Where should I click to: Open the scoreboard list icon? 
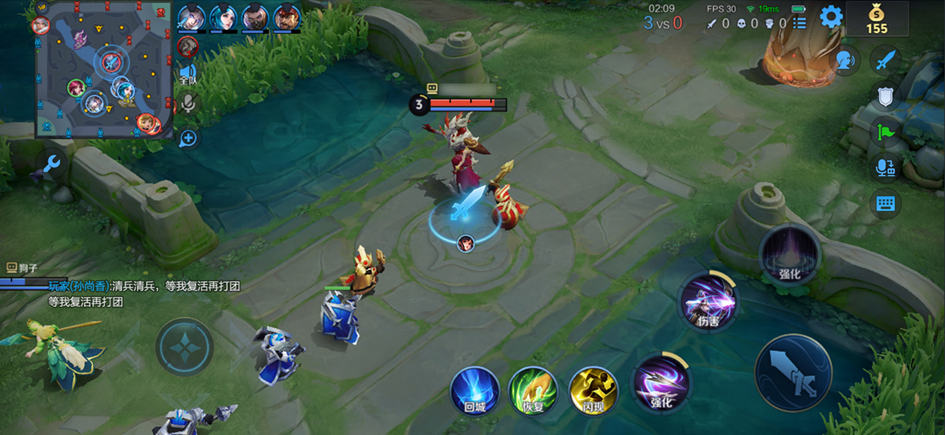coord(799,22)
